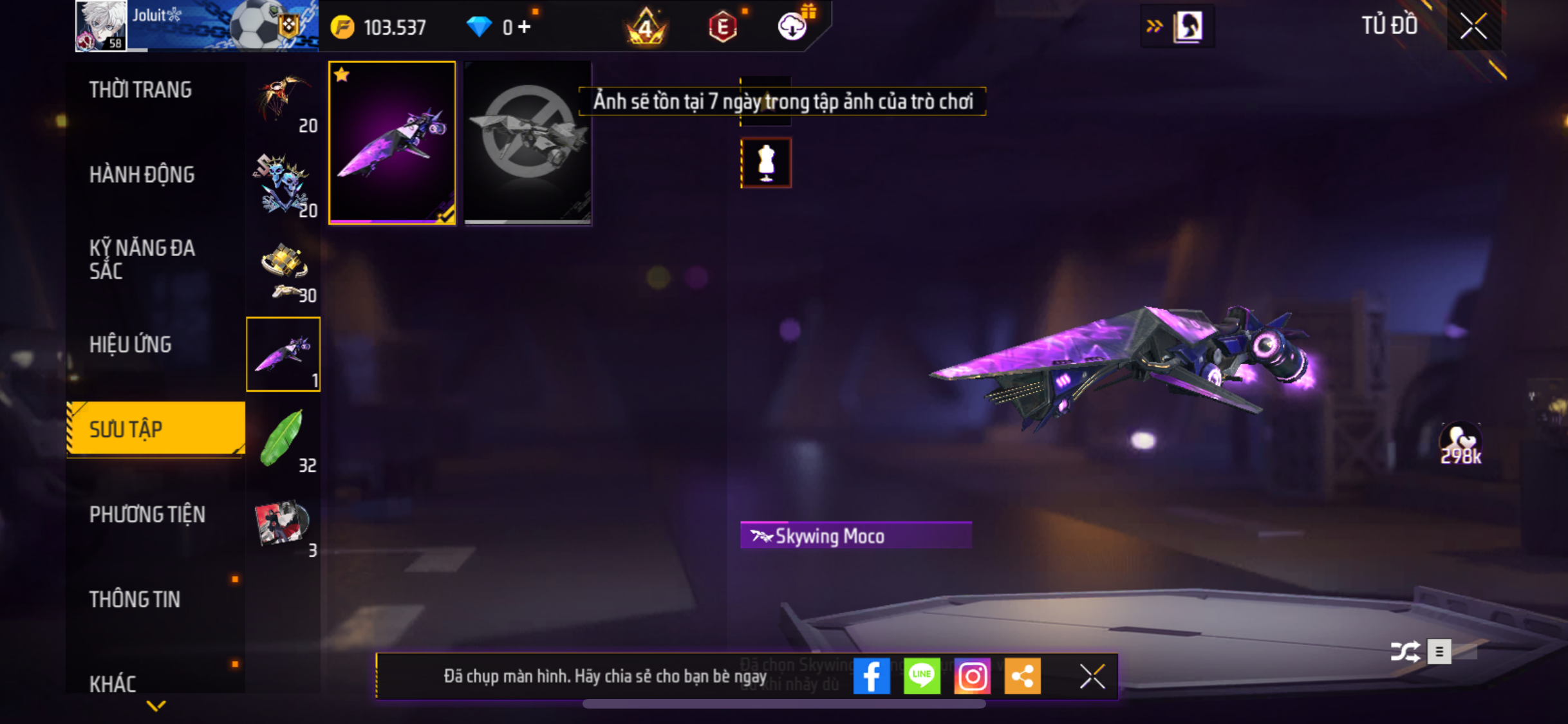Open the Hiệu Ứng tab
The image size is (1568, 724).
(x=131, y=344)
